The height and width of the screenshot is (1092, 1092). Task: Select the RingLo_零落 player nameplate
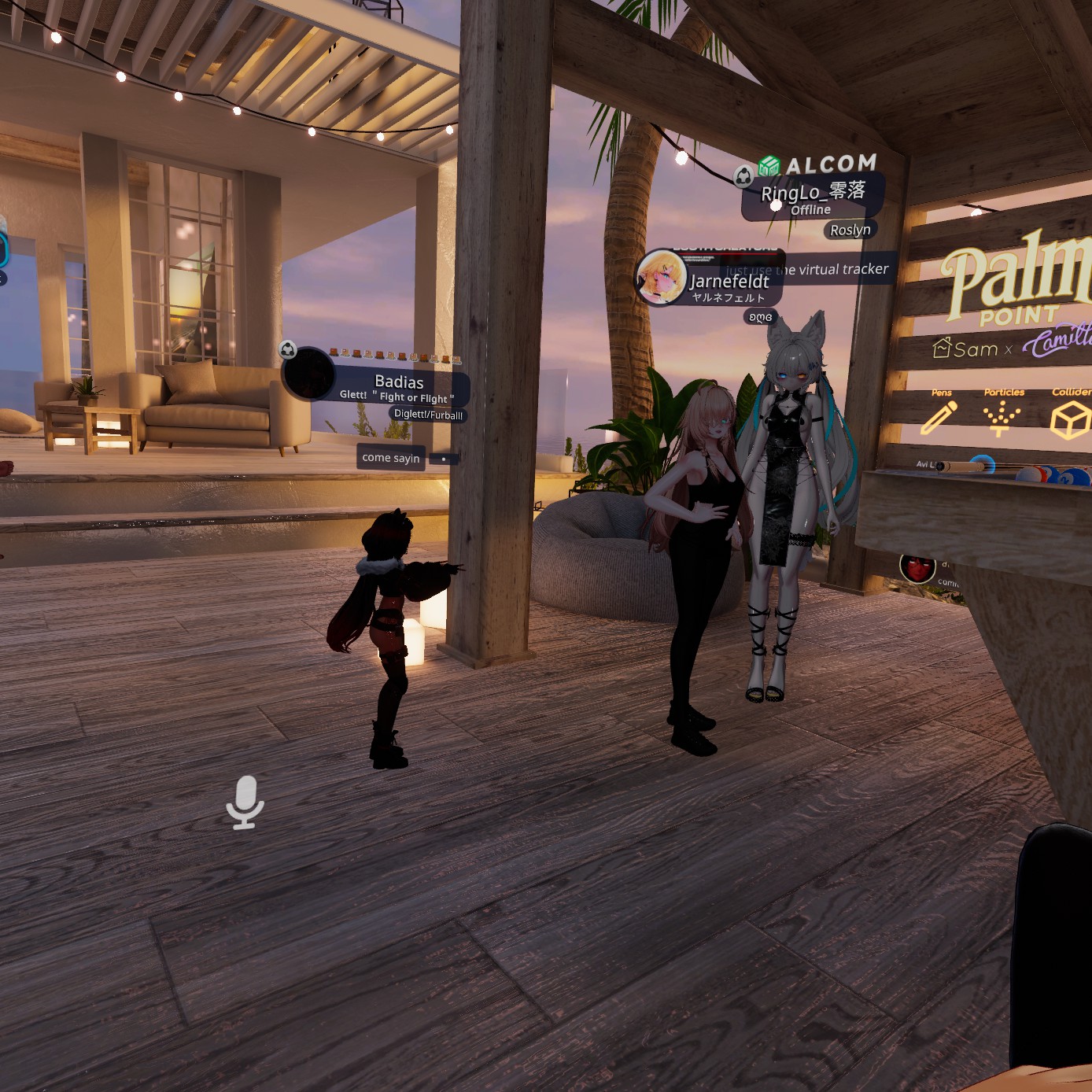pyautogui.click(x=813, y=193)
